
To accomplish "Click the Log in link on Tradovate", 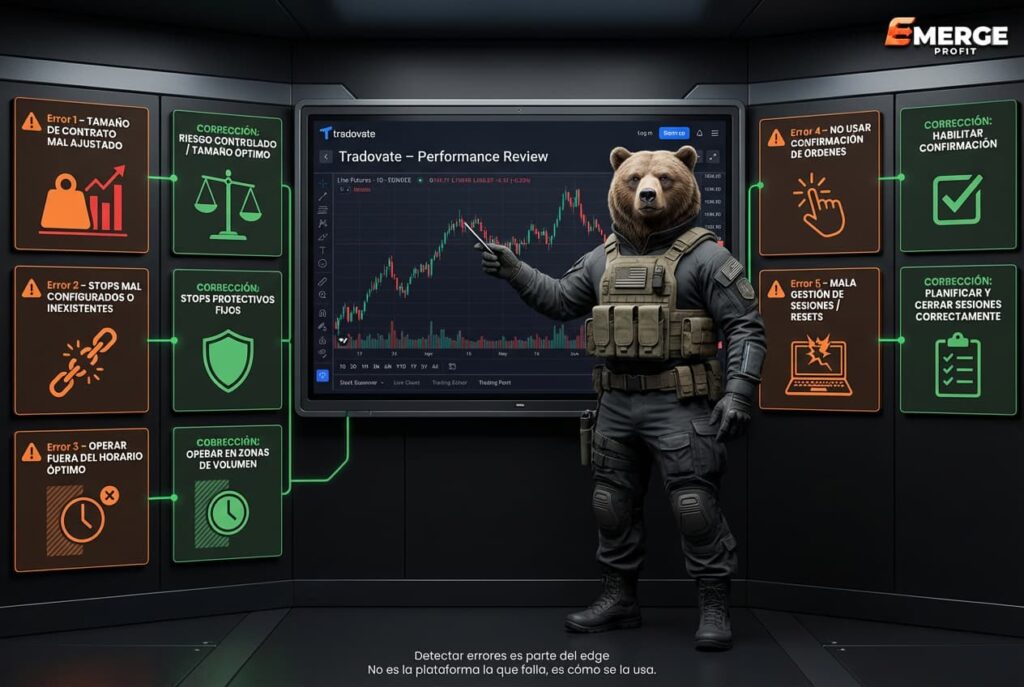I will pyautogui.click(x=644, y=133).
